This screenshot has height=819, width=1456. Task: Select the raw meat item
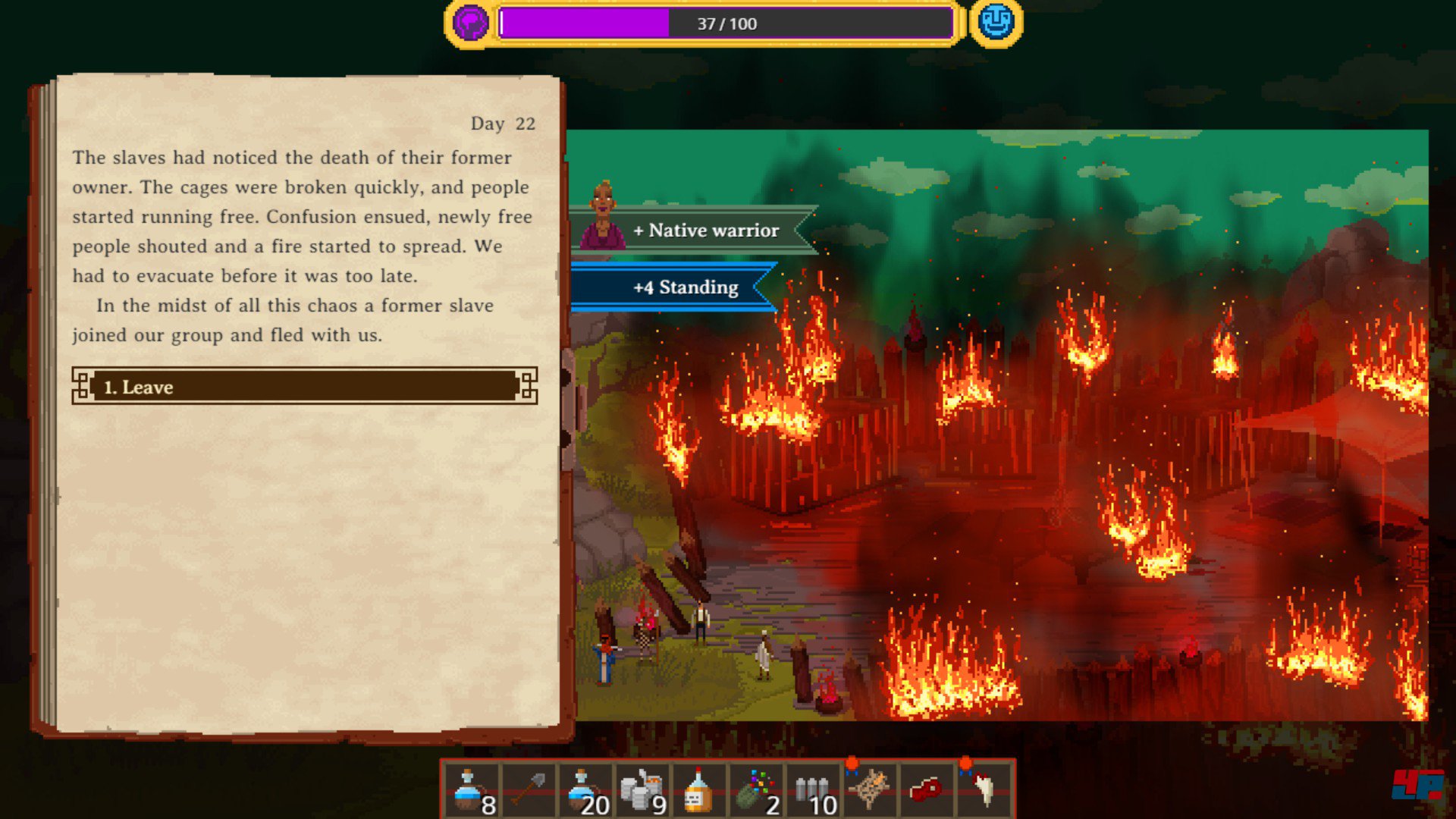(x=927, y=790)
